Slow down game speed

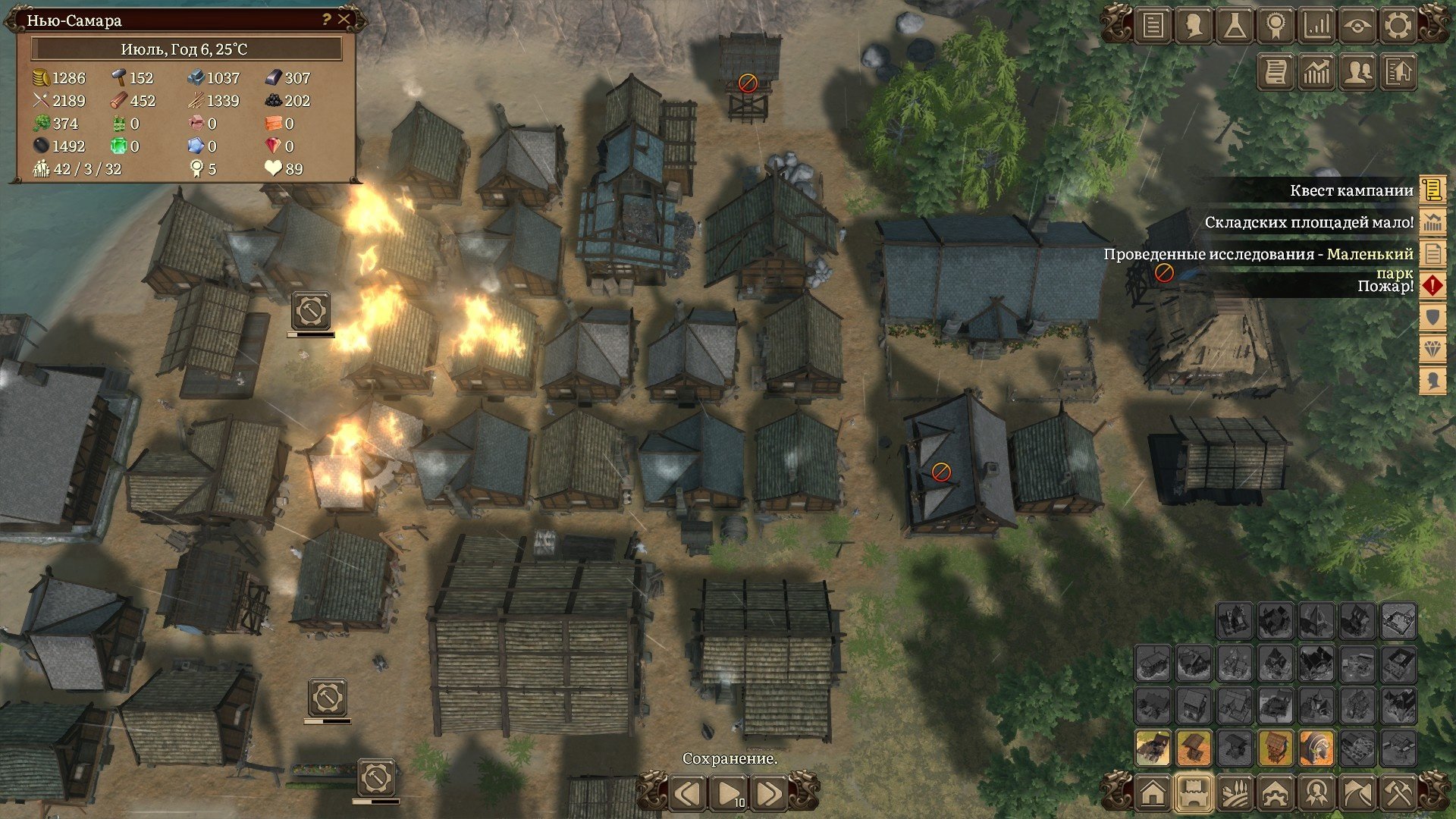688,794
